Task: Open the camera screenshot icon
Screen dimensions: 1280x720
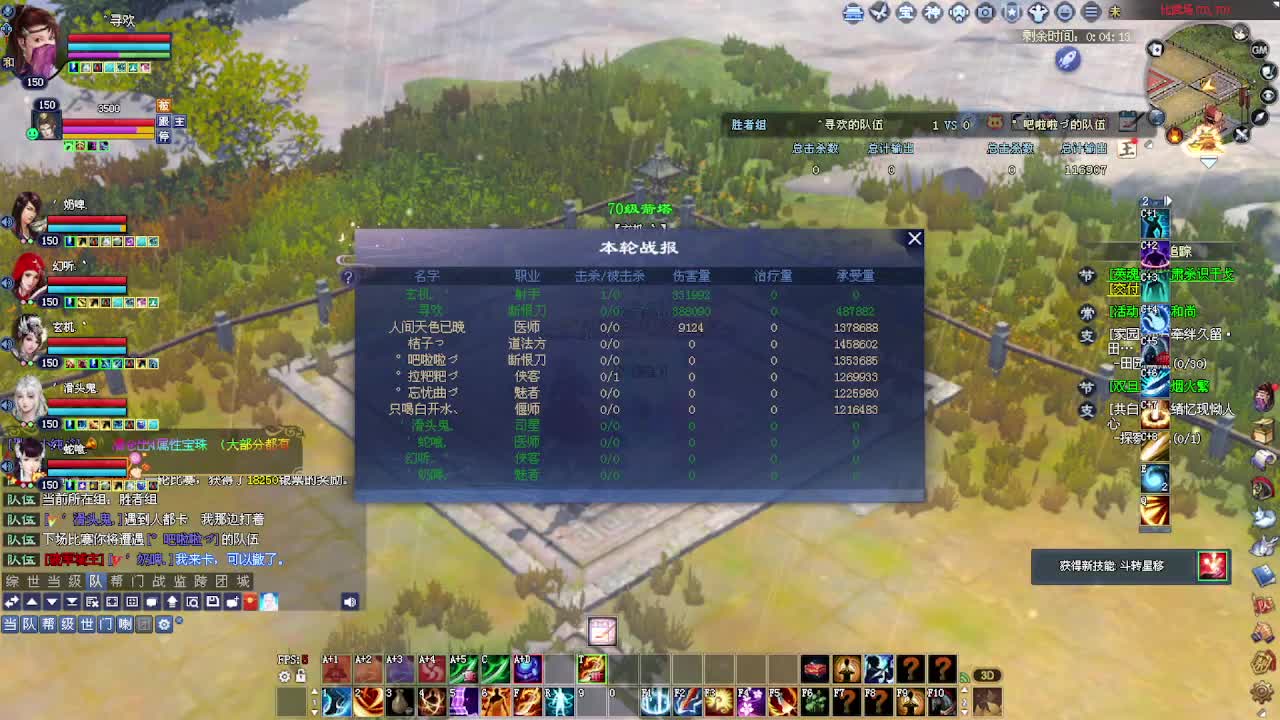Action: tap(984, 13)
